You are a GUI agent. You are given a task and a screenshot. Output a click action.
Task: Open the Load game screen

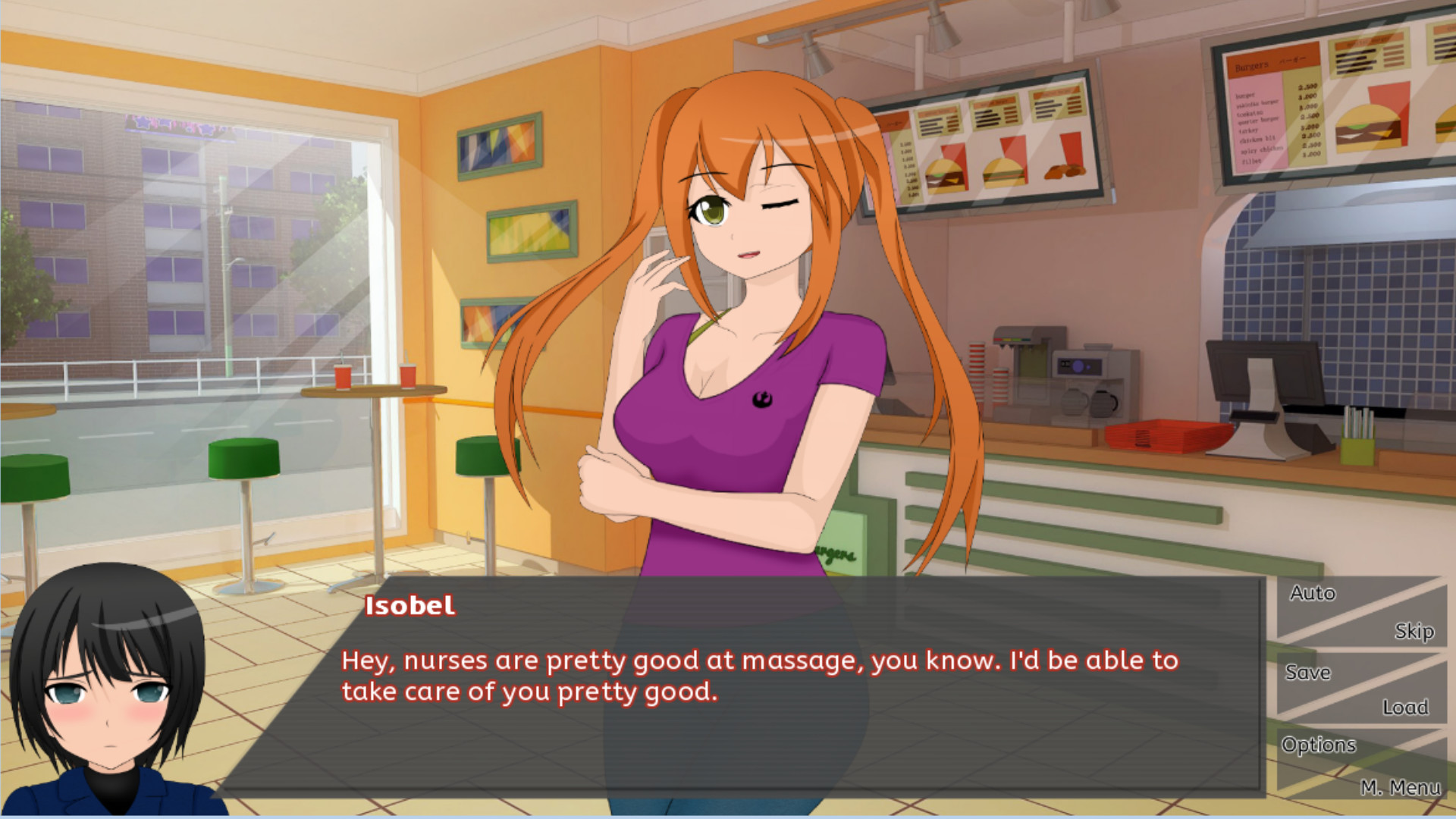(1404, 707)
